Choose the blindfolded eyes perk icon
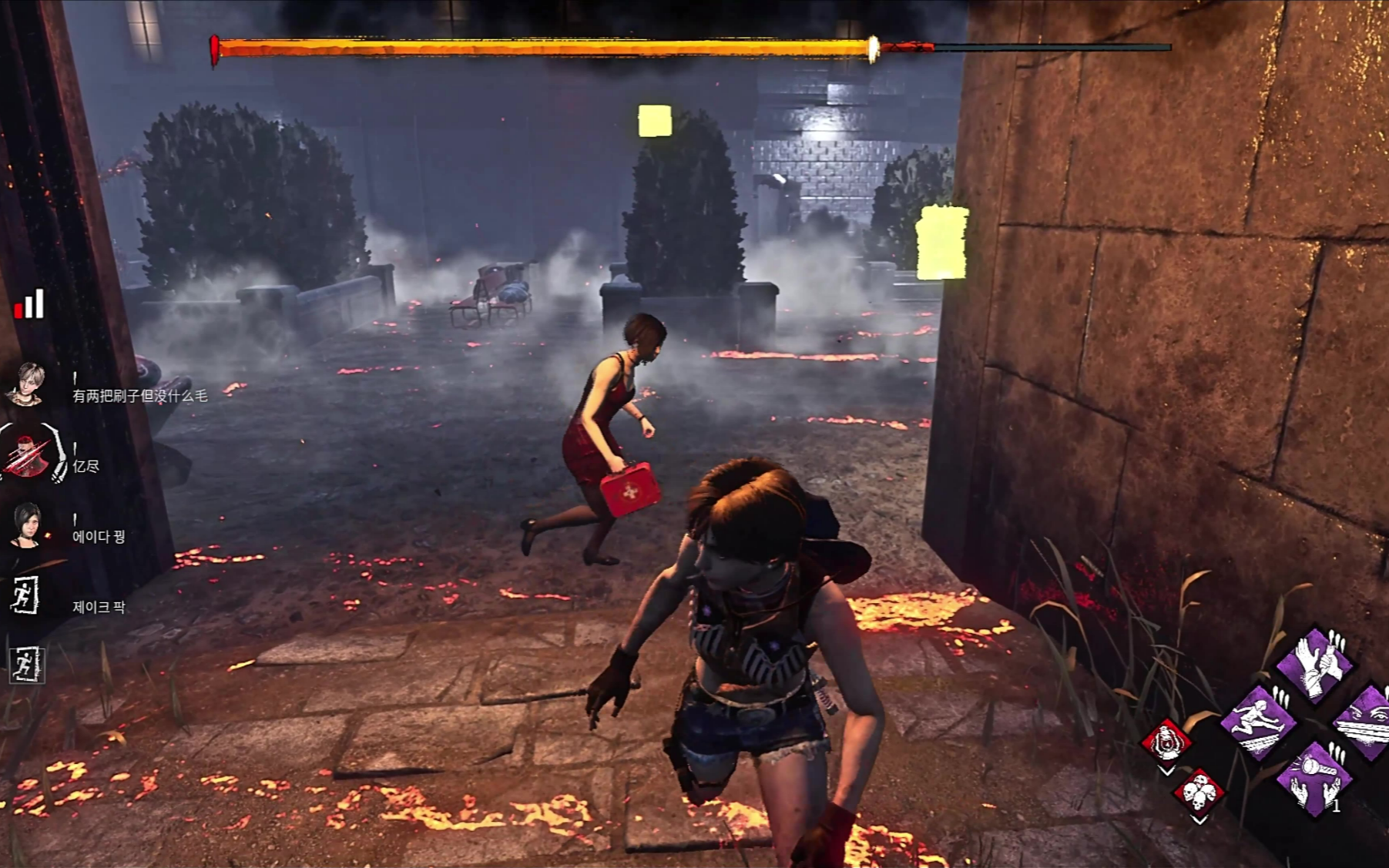 pos(1366,722)
